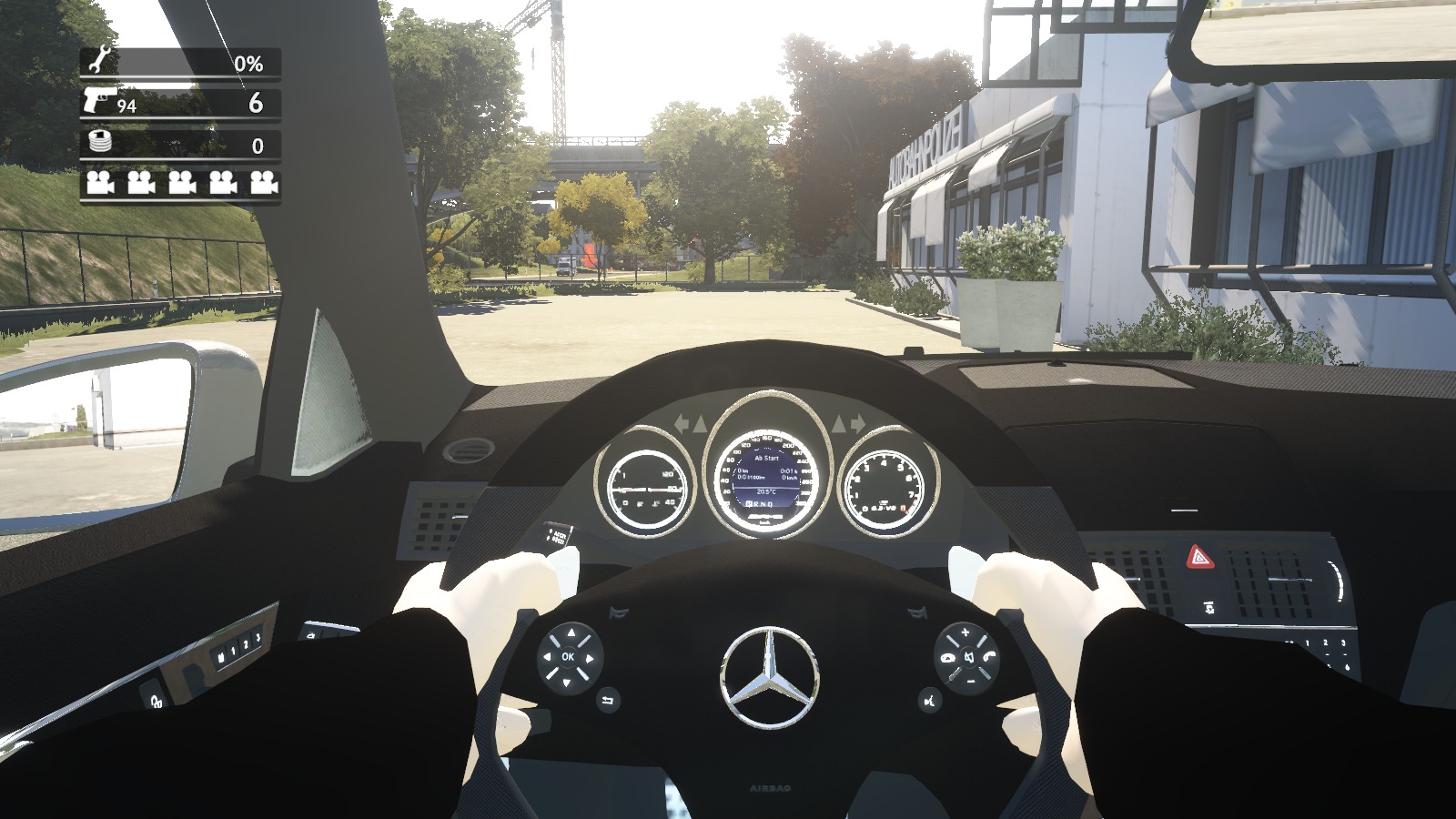Select the wrench damage icon
1456x819 pixels.
97,61
